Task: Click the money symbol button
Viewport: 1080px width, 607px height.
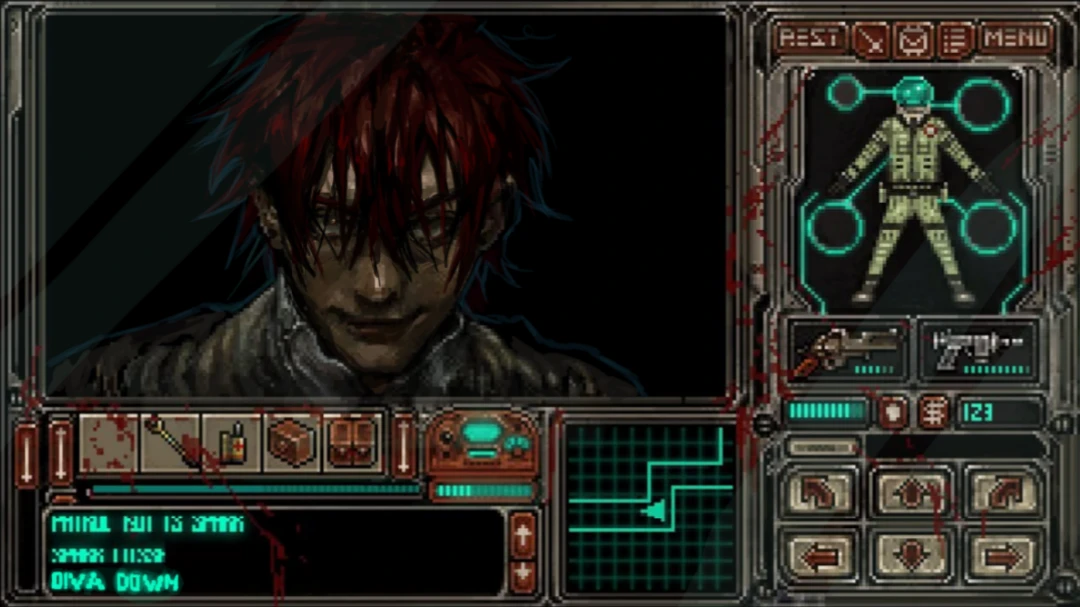Action: coord(935,411)
